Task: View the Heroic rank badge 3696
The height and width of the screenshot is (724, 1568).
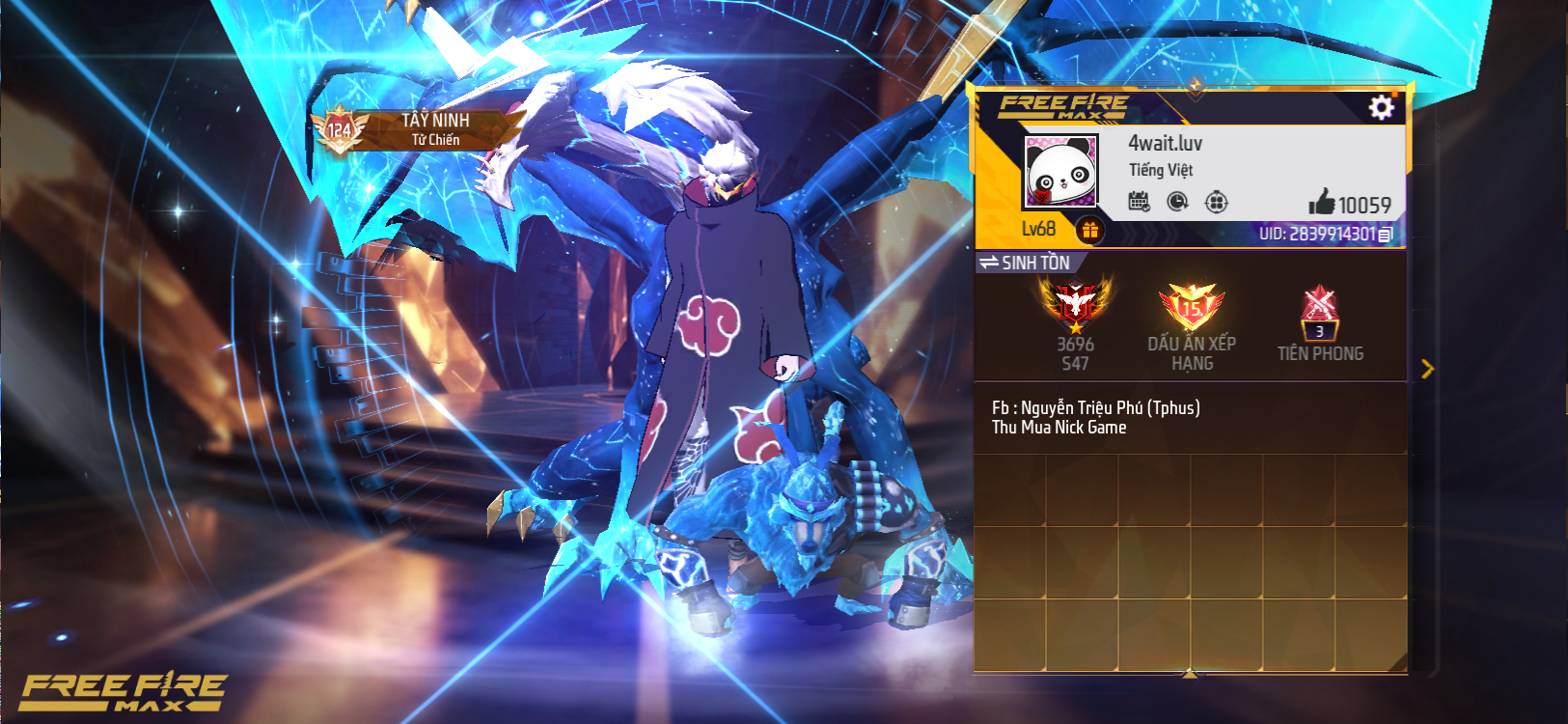Action: tap(1075, 309)
